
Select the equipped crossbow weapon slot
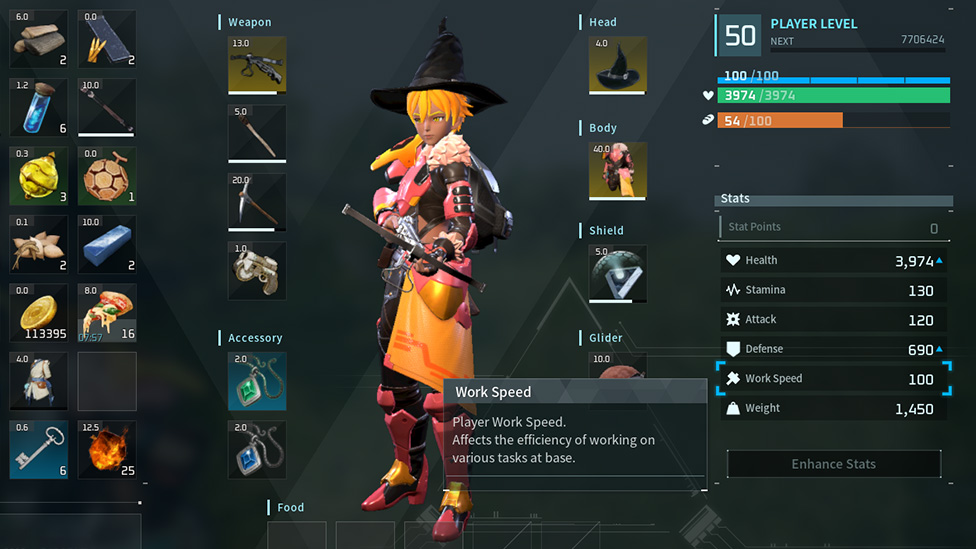(257, 65)
